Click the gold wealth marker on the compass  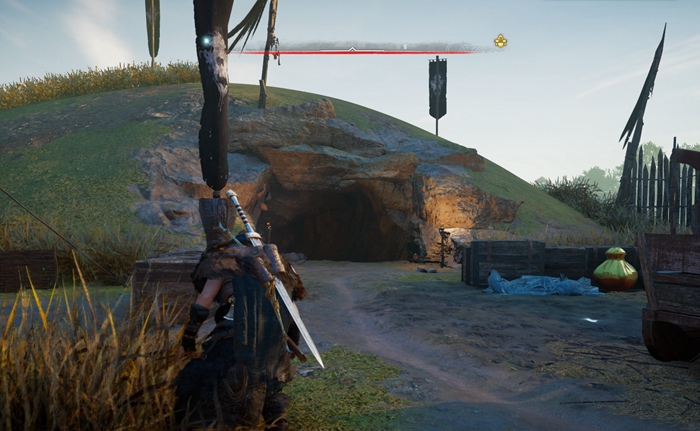pos(500,41)
